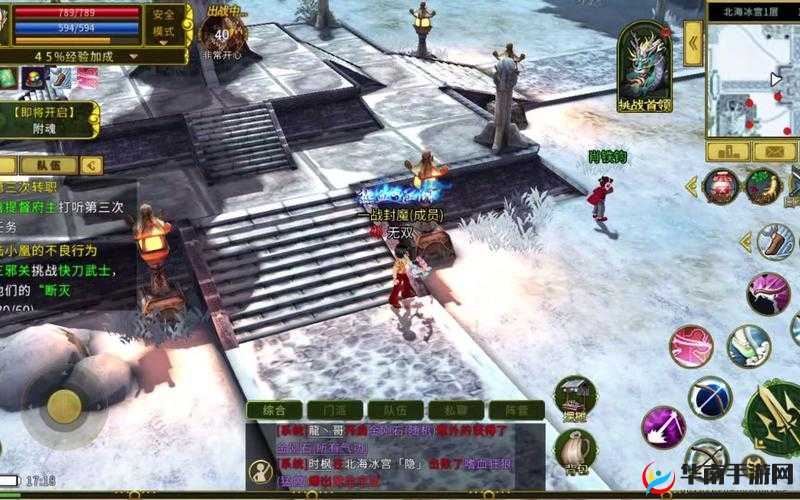Viewport: 800px width, 500px height.
Task: Use the red potion quick slot
Action: pyautogui.click(x=720, y=186)
